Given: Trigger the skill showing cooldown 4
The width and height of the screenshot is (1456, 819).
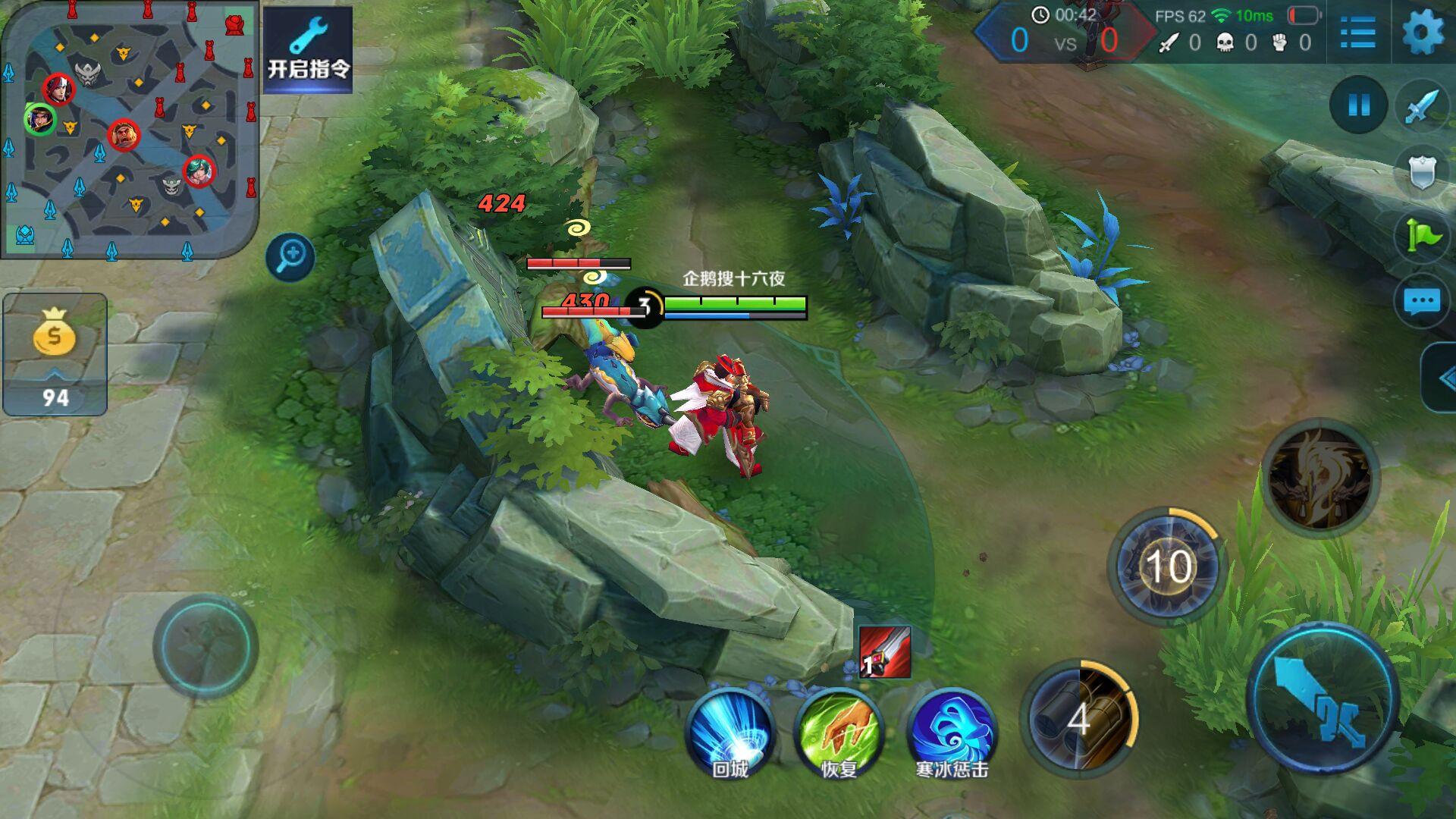Looking at the screenshot, I should [x=1079, y=718].
